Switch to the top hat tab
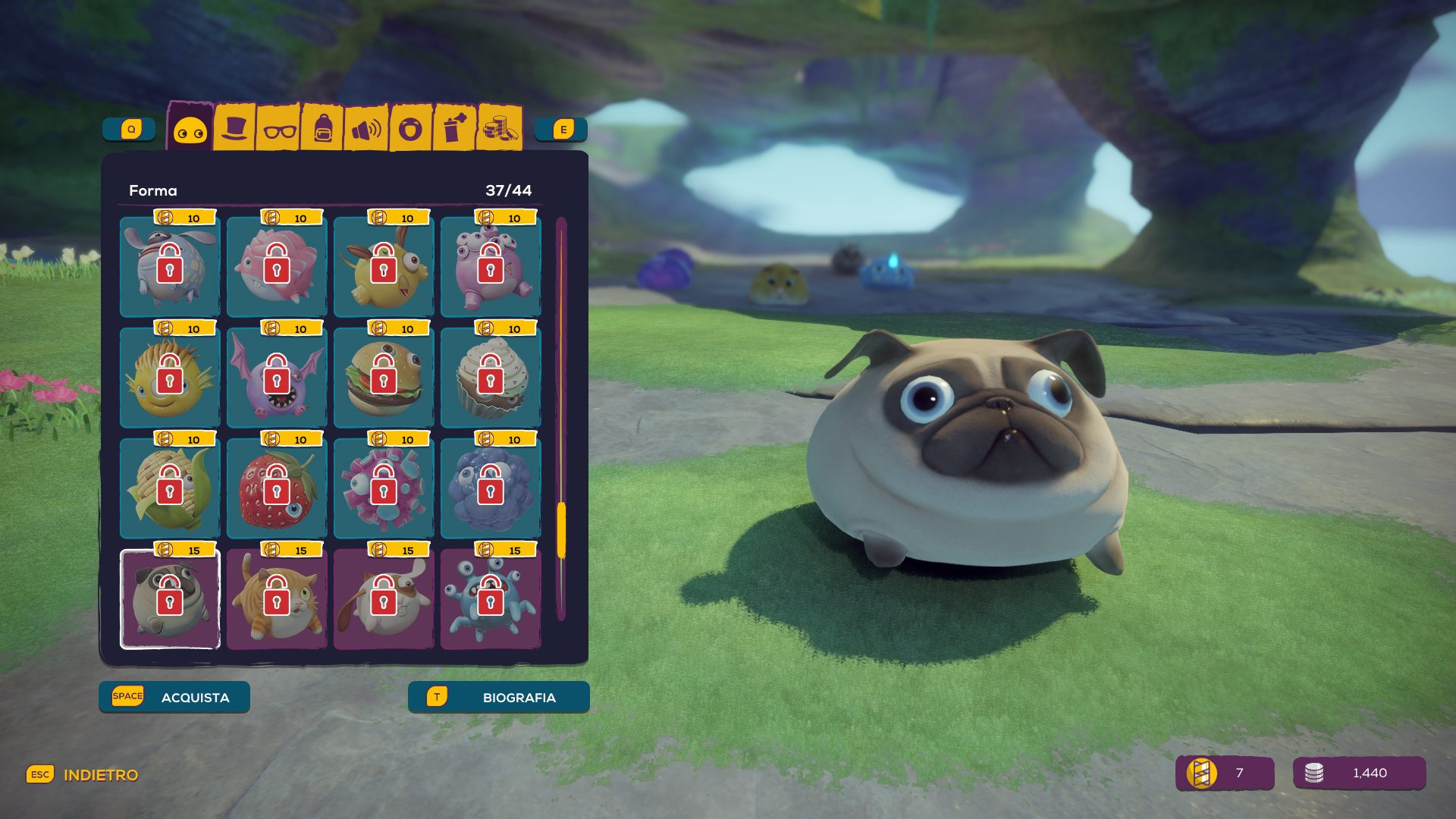The width and height of the screenshot is (1456, 819). pyautogui.click(x=234, y=128)
